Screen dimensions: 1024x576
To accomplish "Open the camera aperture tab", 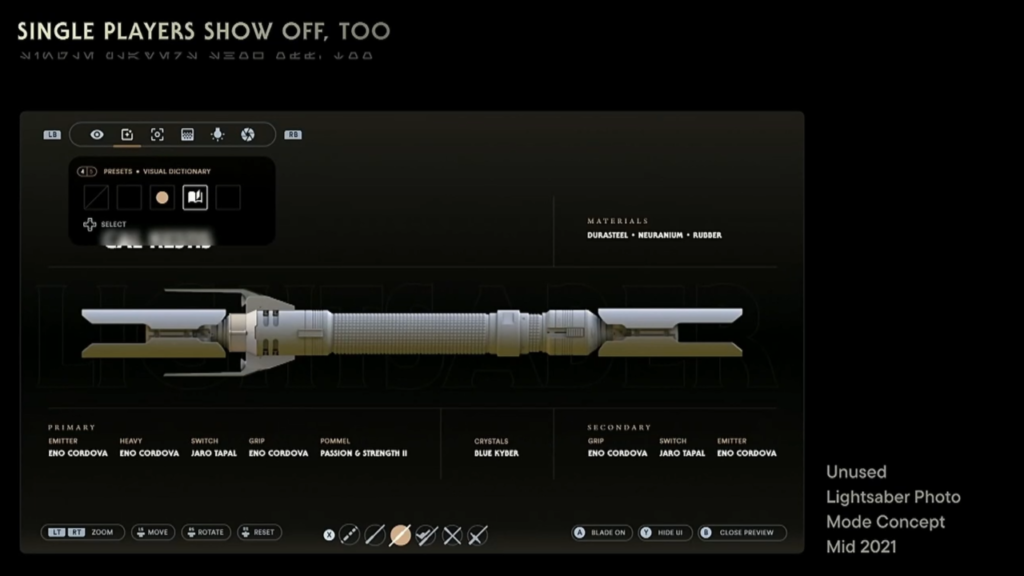I will coord(248,134).
